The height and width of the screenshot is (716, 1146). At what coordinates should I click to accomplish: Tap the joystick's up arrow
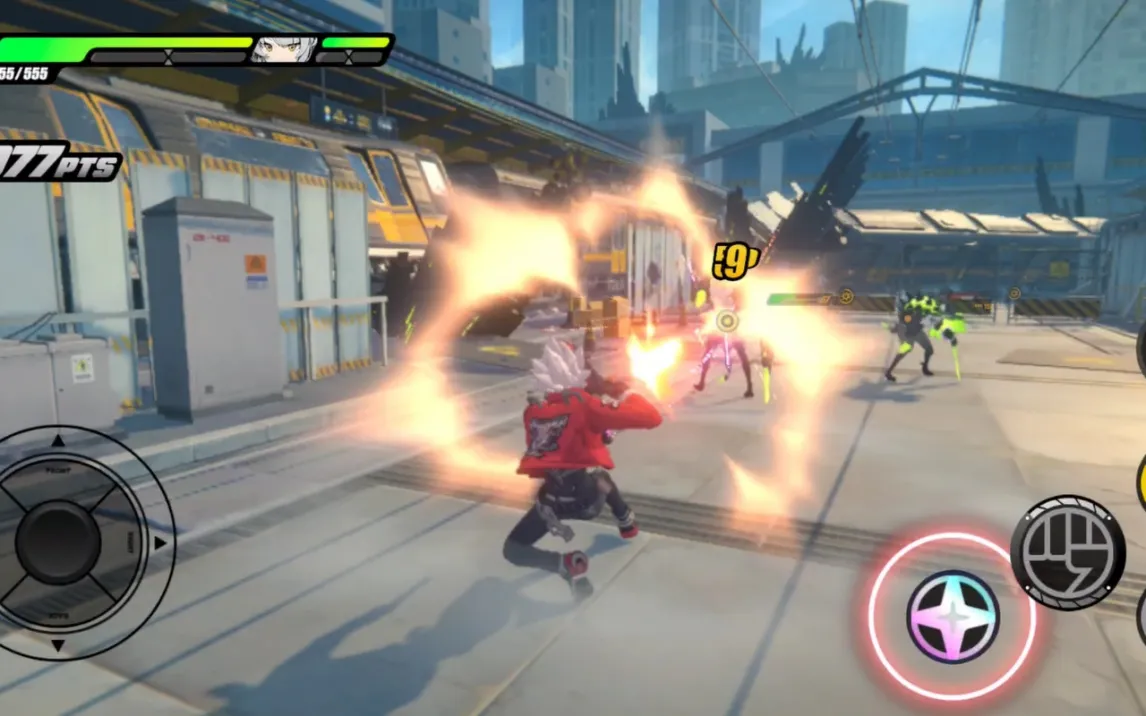(x=57, y=440)
